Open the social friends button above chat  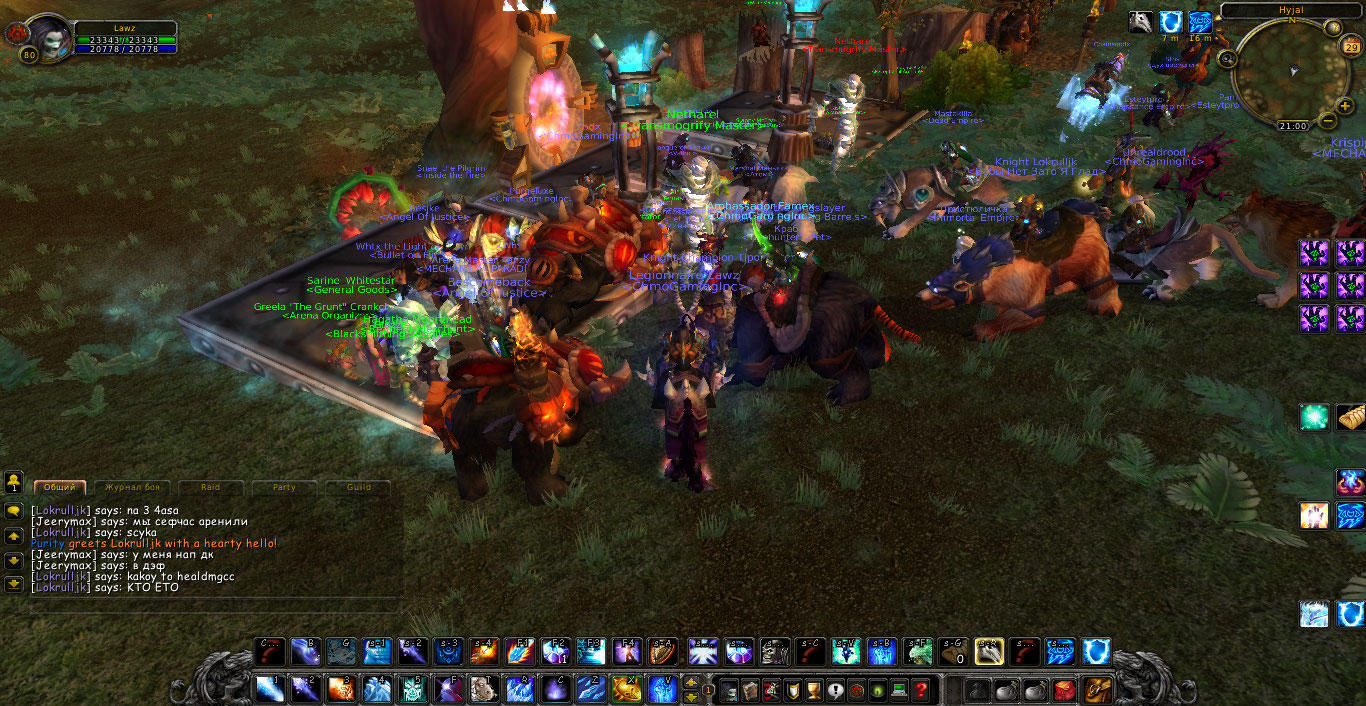14,483
